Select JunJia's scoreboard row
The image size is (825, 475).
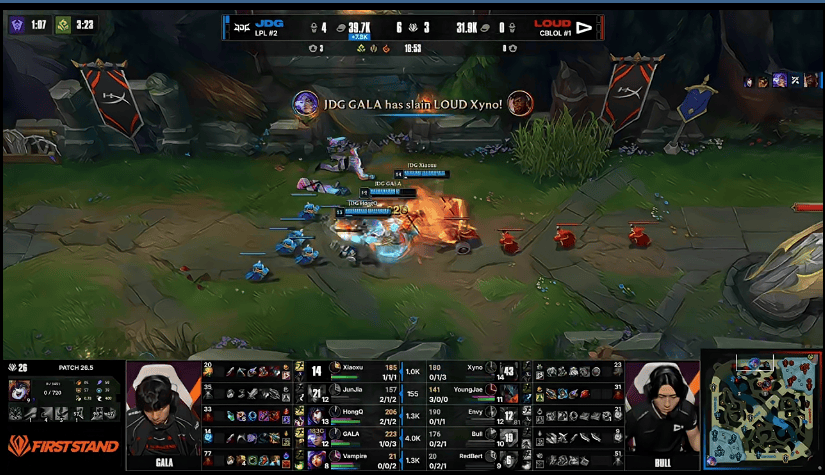pyautogui.click(x=361, y=391)
